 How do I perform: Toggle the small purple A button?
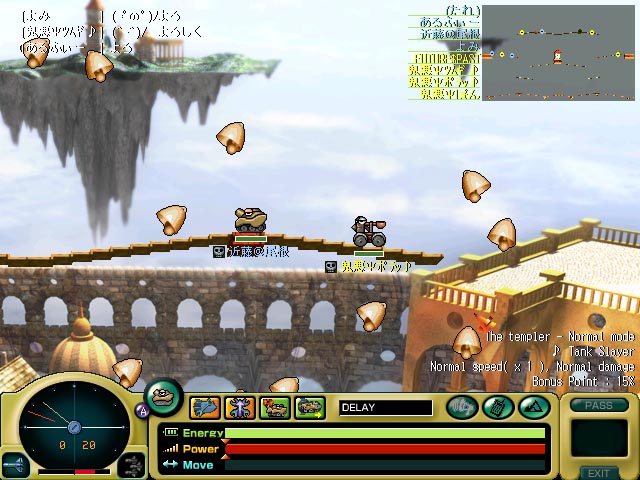tap(141, 409)
